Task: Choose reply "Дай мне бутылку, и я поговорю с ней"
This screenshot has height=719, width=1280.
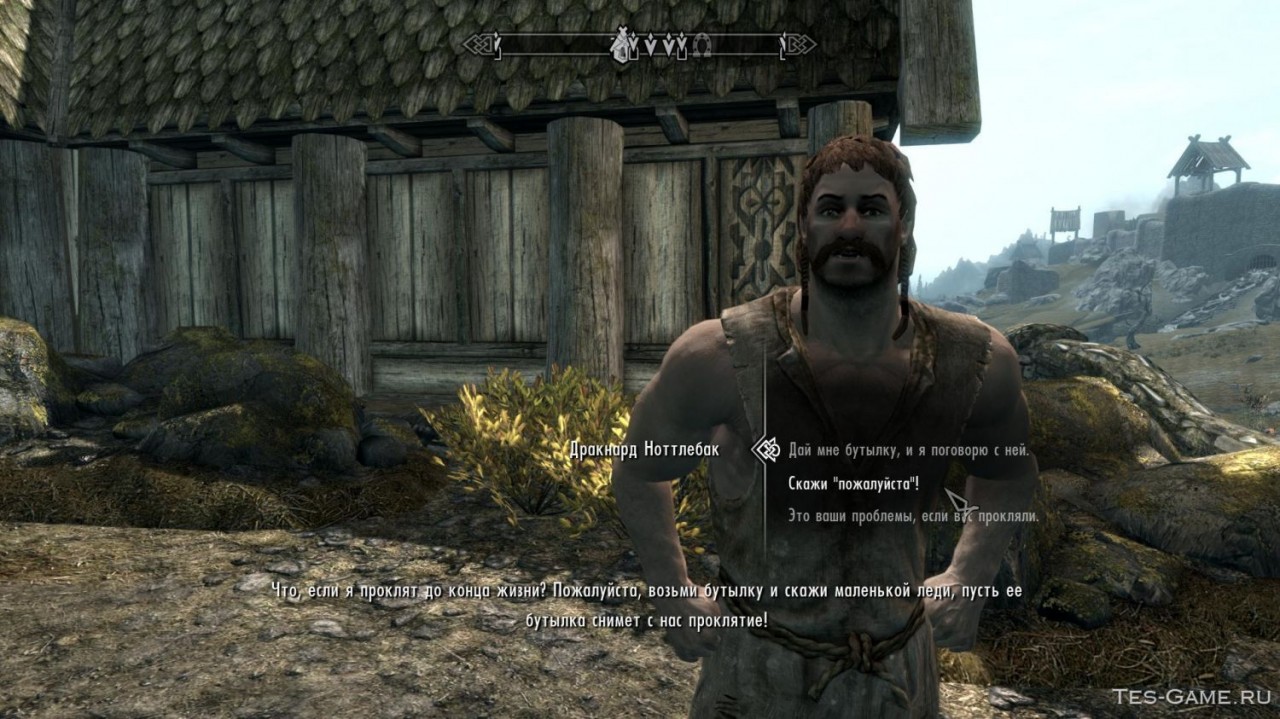Action: pyautogui.click(x=908, y=451)
